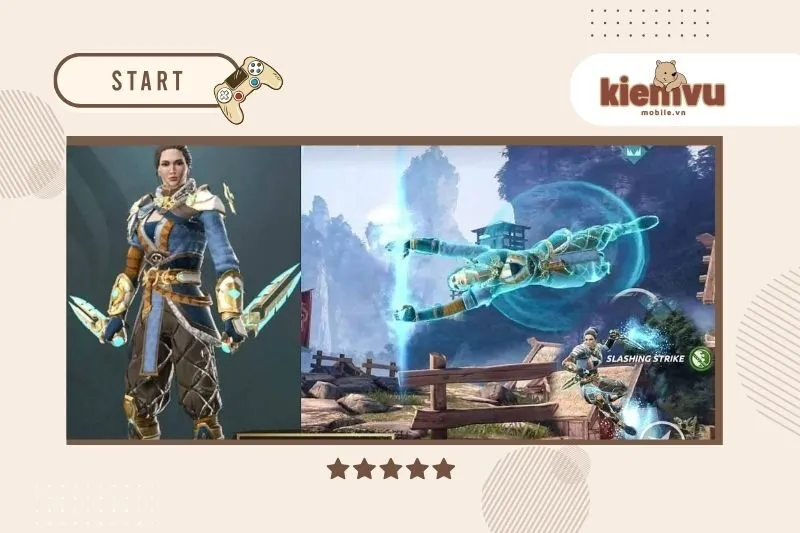The height and width of the screenshot is (533, 800).
Task: Open the kiemvu mobile.vn logo link
Action: (662, 92)
